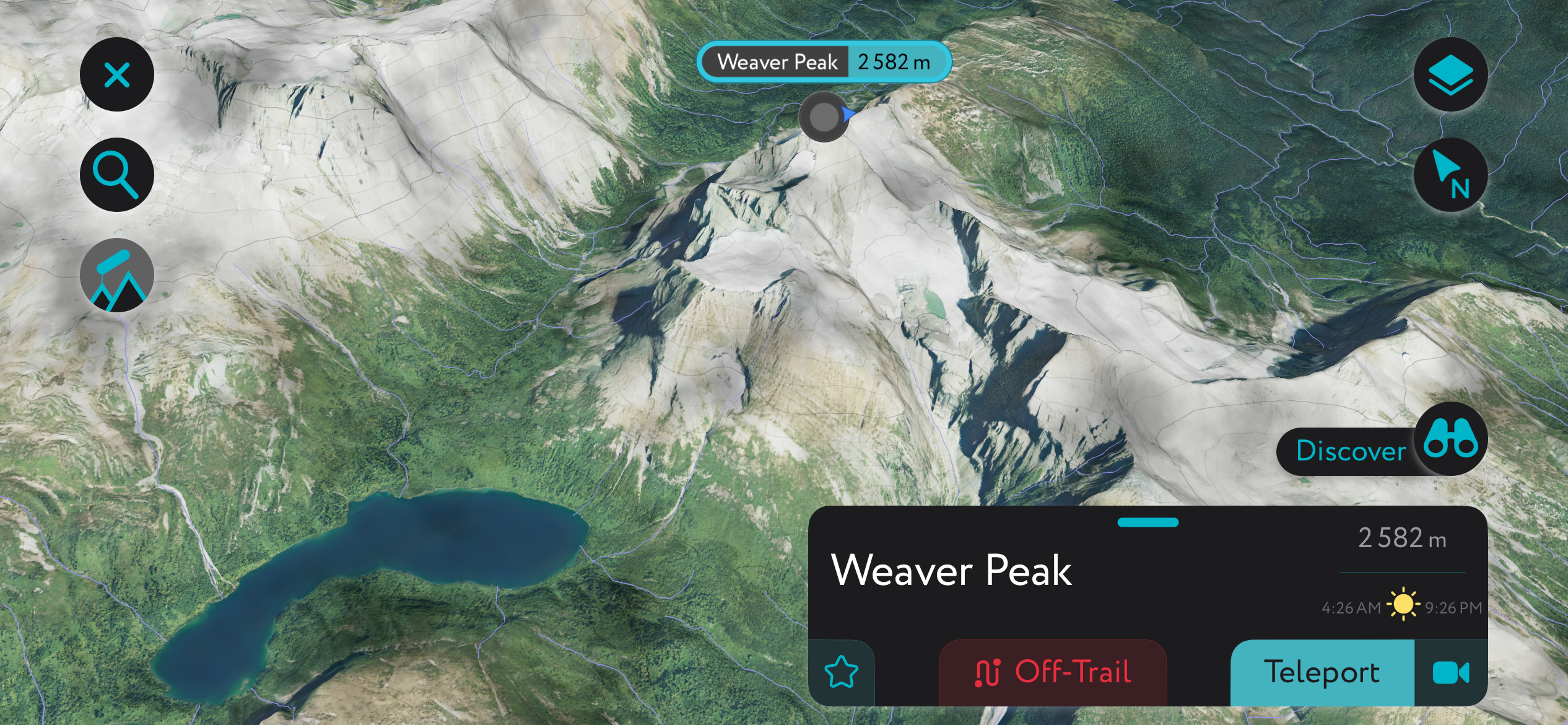Tap the video camera button
The height and width of the screenshot is (725, 1568).
(x=1450, y=673)
